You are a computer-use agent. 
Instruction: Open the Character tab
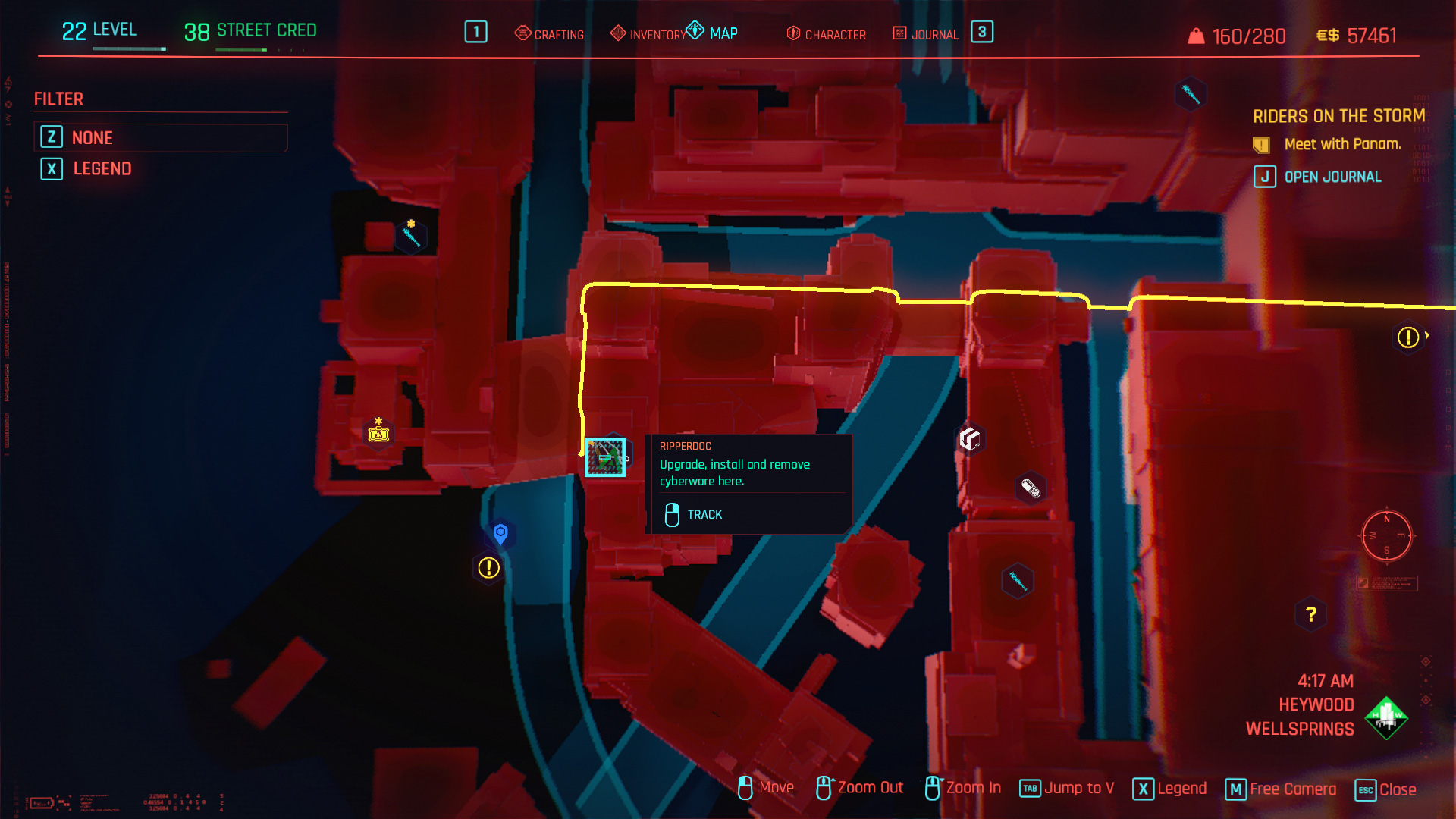click(x=827, y=34)
